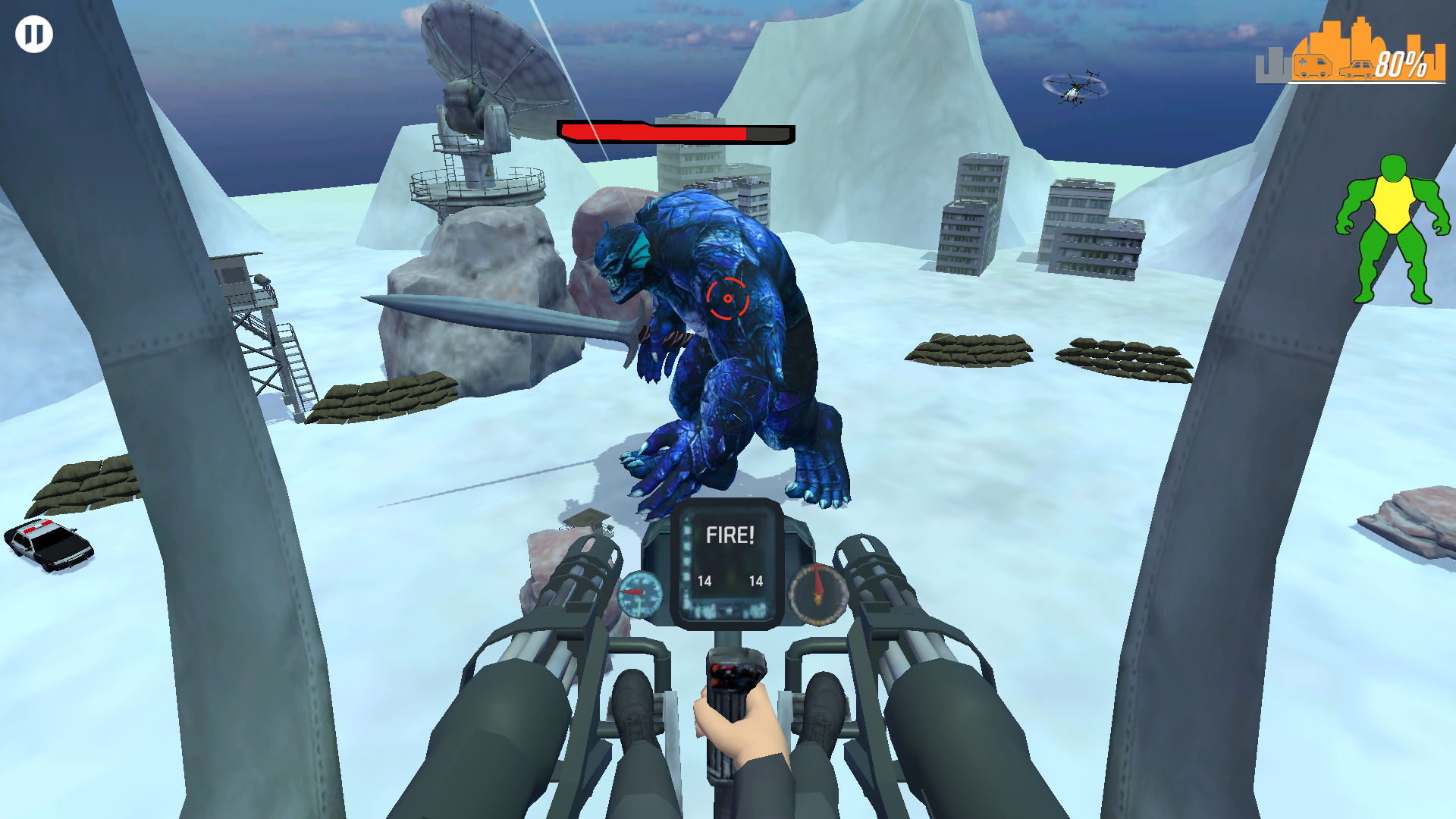Open the left ammo counter showing 14
The height and width of the screenshot is (819, 1456).
[x=706, y=581]
